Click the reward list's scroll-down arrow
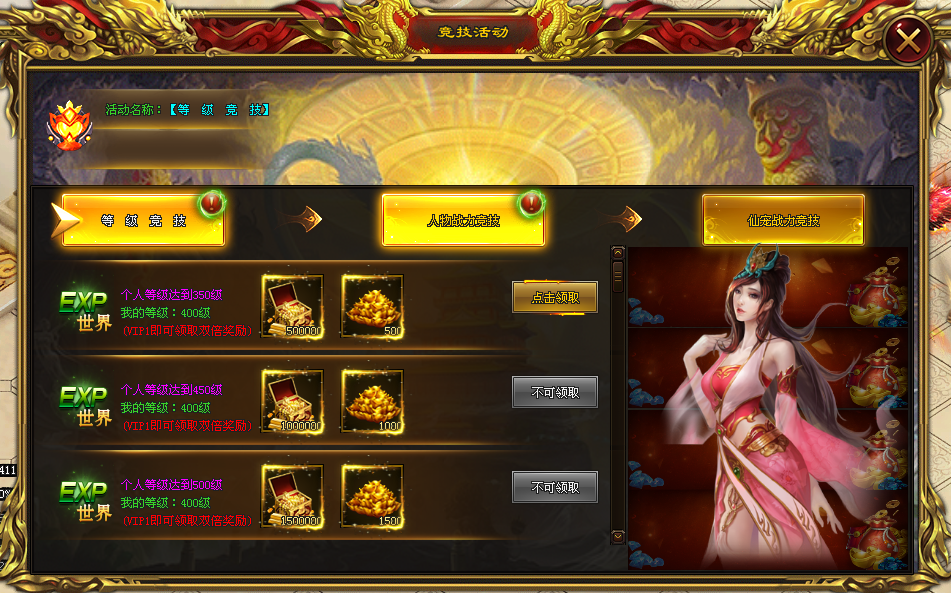 click(x=618, y=537)
